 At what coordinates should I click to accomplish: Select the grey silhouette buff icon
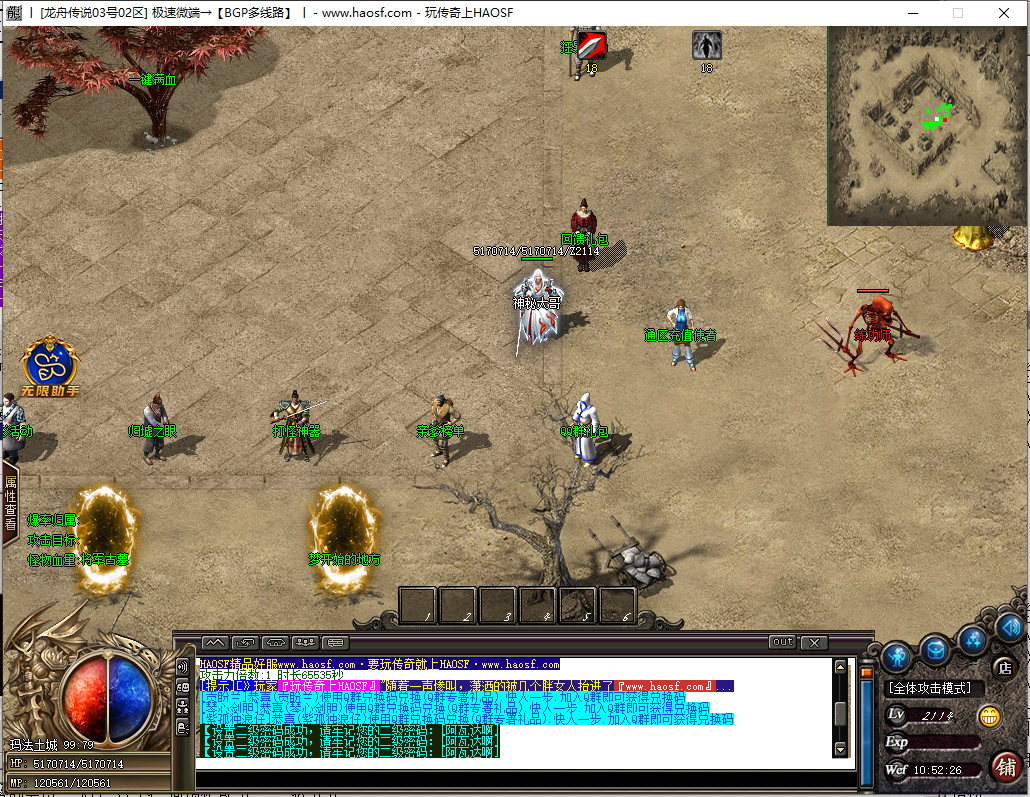[707, 46]
